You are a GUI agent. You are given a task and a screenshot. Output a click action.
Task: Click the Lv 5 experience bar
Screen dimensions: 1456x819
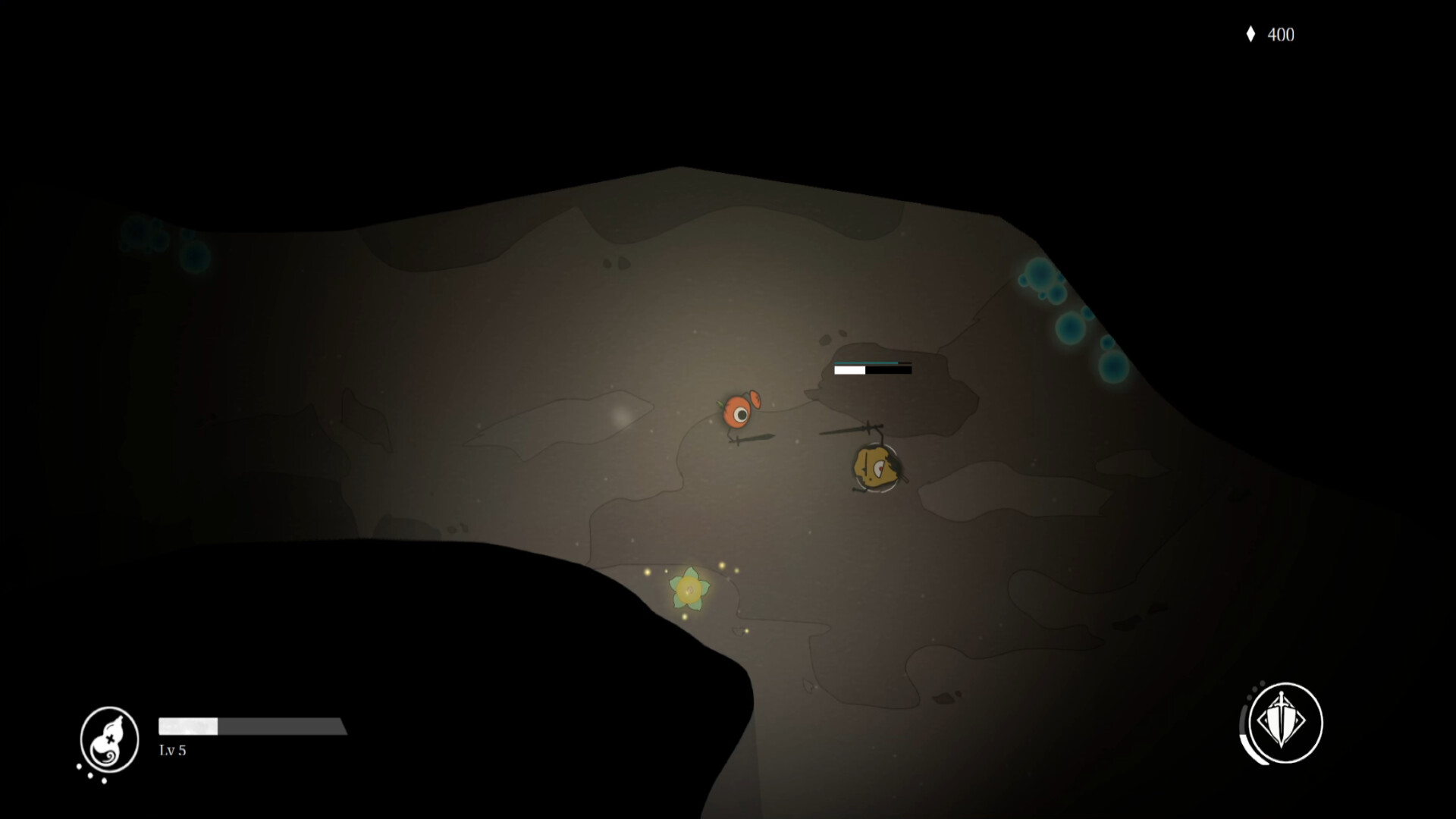(x=250, y=725)
